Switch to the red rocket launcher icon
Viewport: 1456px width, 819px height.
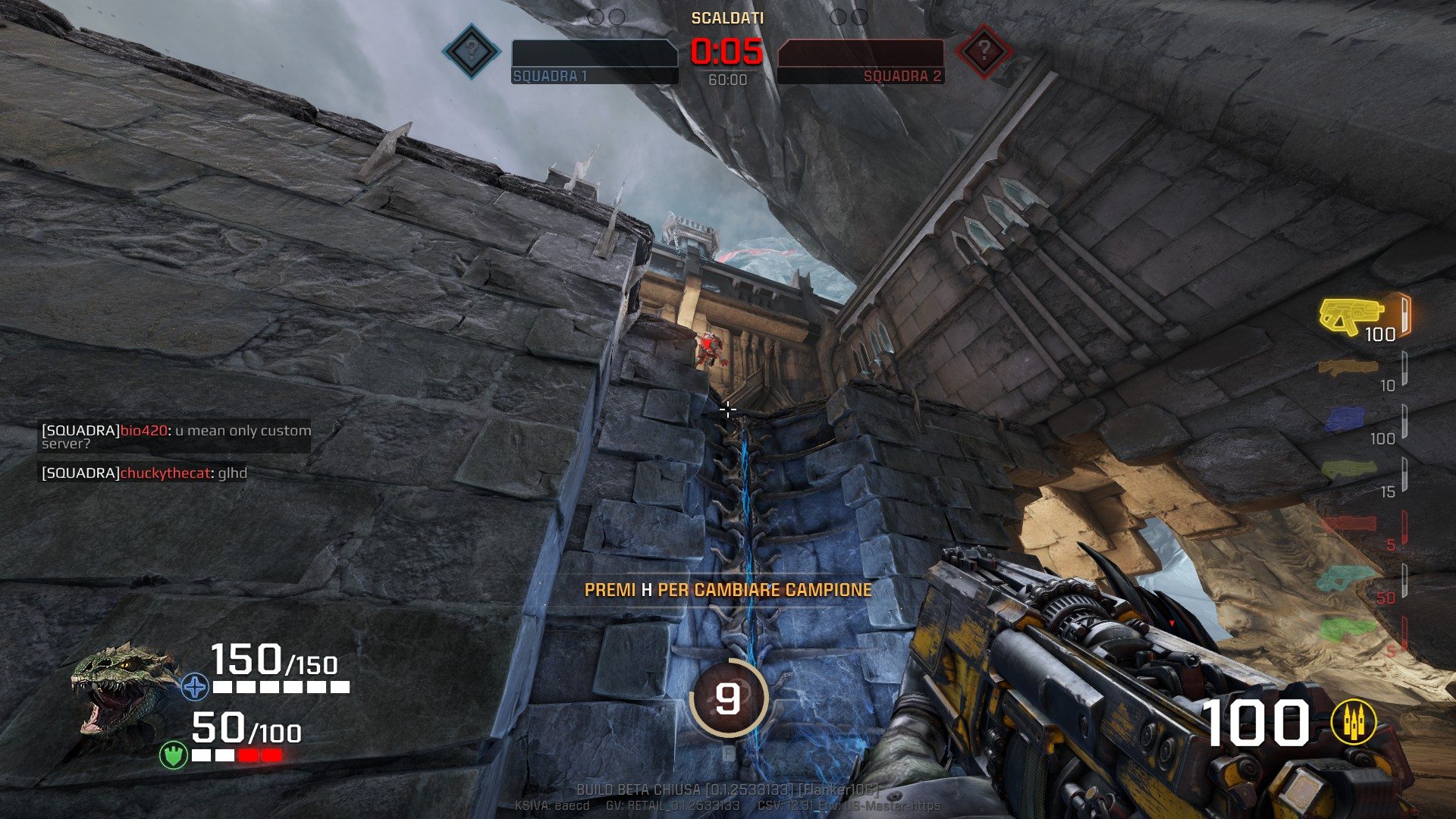coord(1349,524)
